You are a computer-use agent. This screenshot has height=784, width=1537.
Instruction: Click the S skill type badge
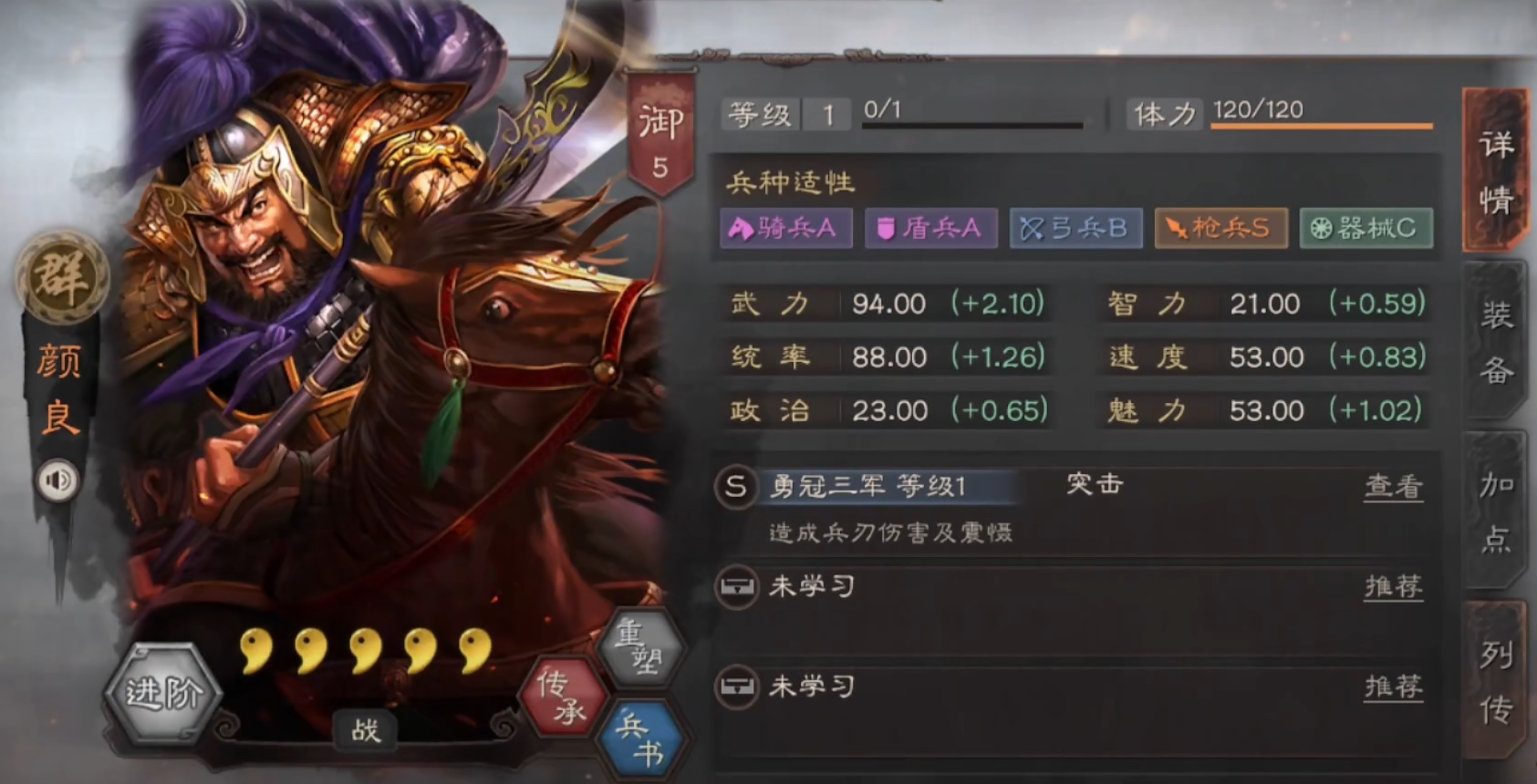[735, 487]
